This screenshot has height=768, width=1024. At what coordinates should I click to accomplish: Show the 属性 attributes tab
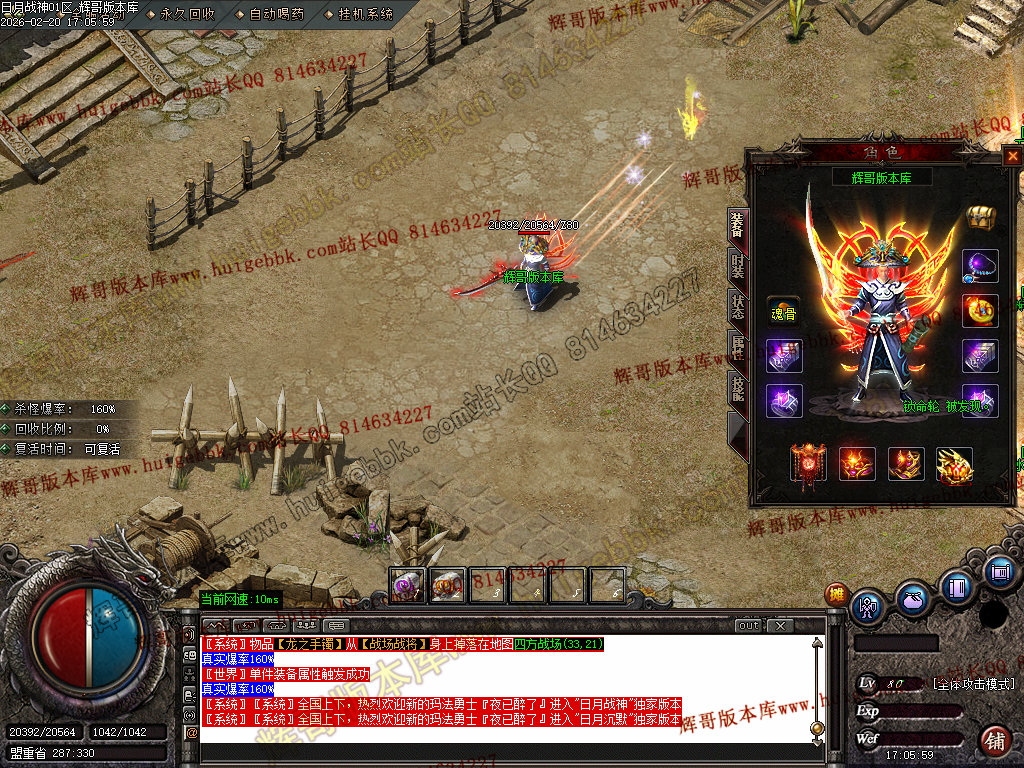(737, 346)
